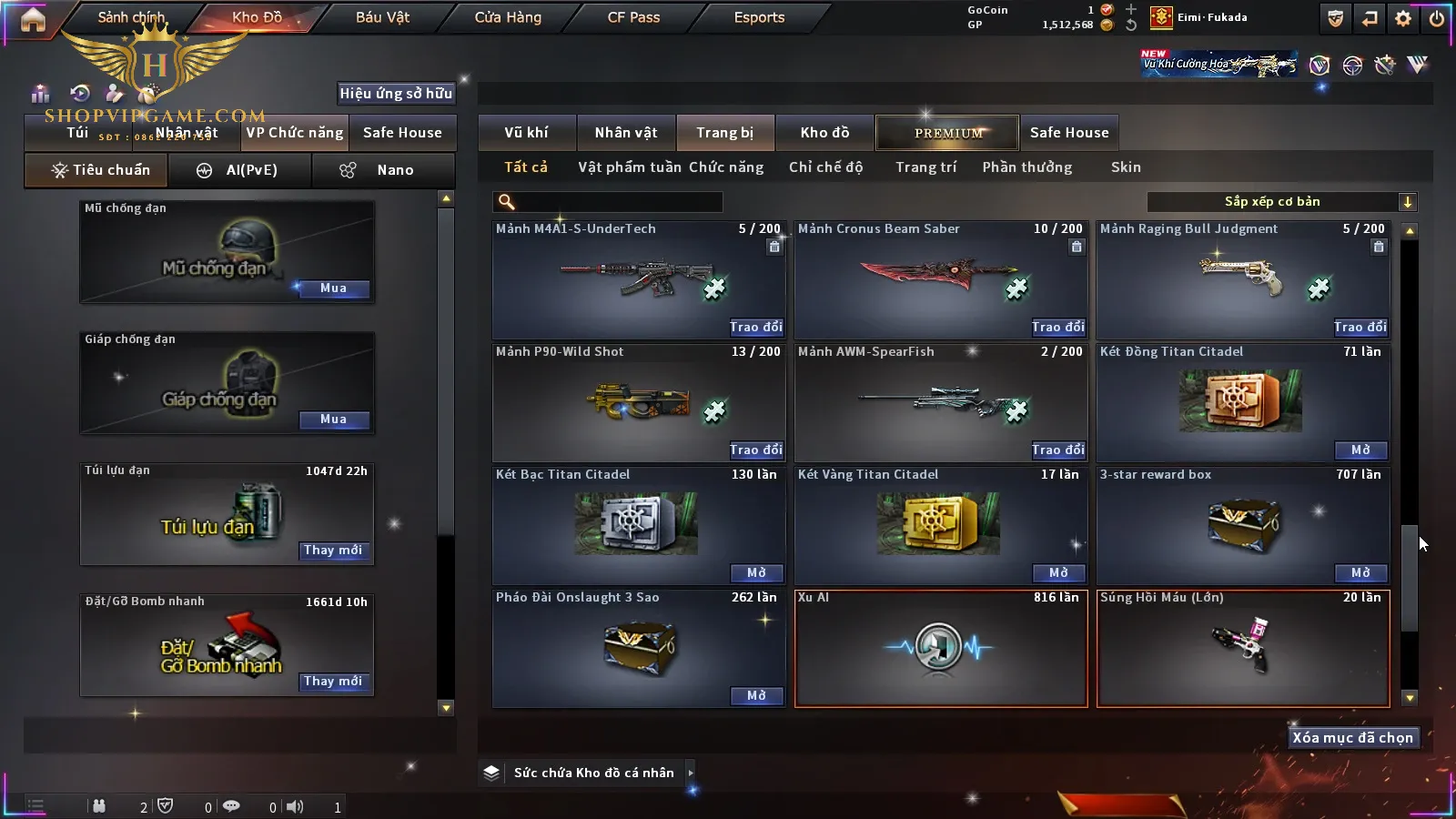Click Xóa mục đã chọn button
Screen dimensions: 1456x819
[1352, 738]
